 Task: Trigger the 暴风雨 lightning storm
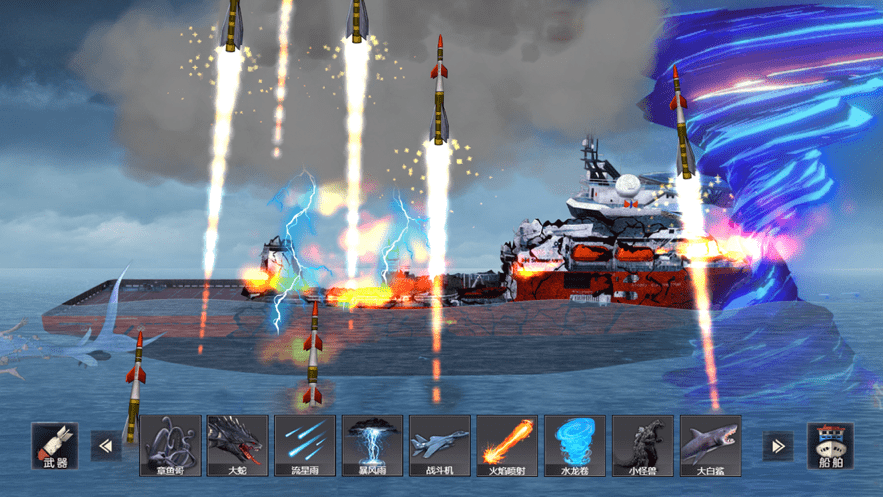pyautogui.click(x=372, y=446)
